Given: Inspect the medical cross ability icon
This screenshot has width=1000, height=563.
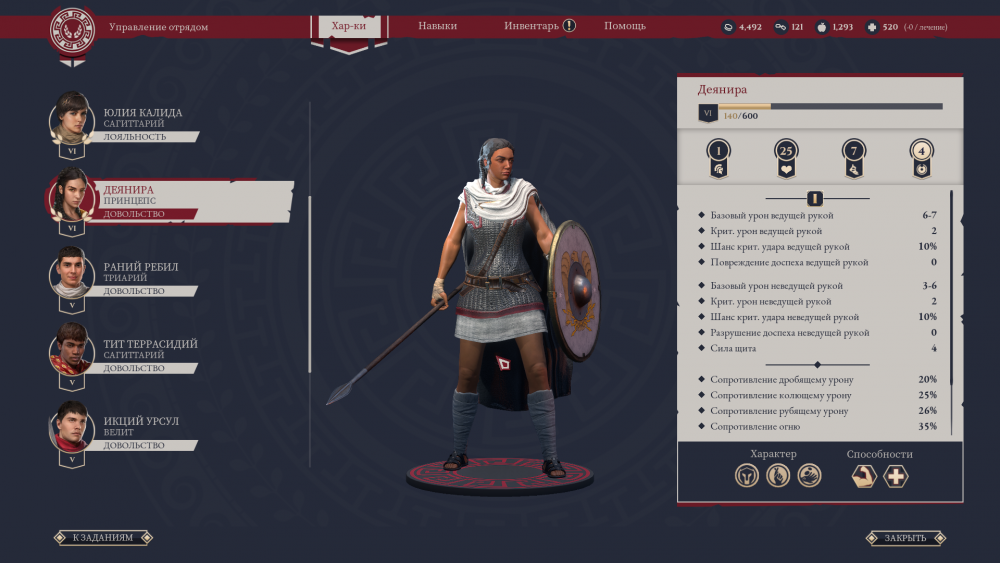Looking at the screenshot, I should (896, 477).
